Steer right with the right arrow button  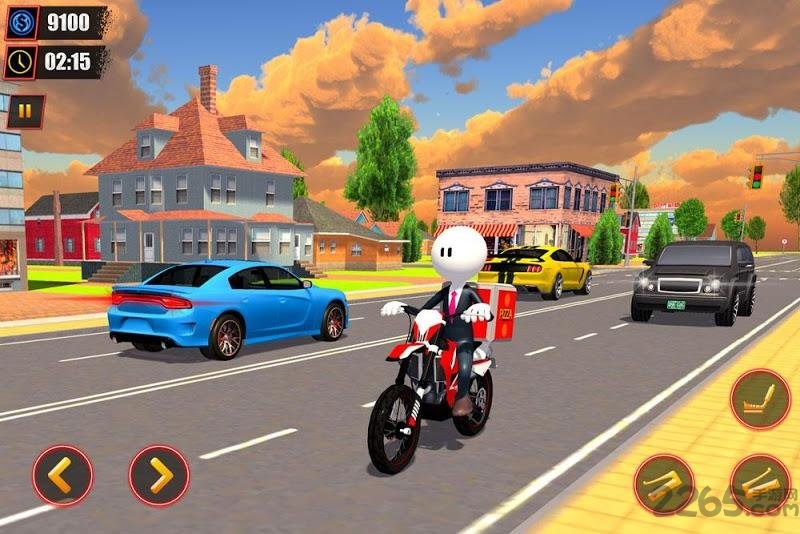[x=159, y=475]
